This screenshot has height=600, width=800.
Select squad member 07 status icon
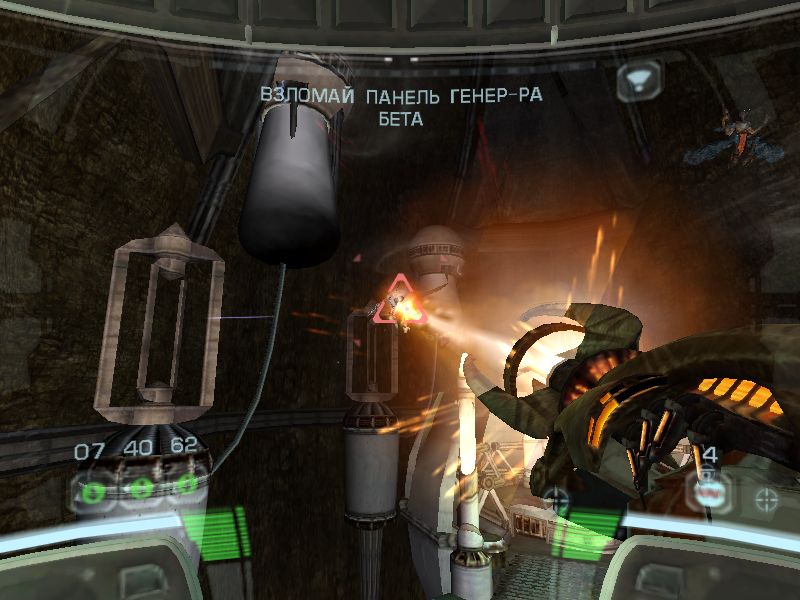click(95, 491)
